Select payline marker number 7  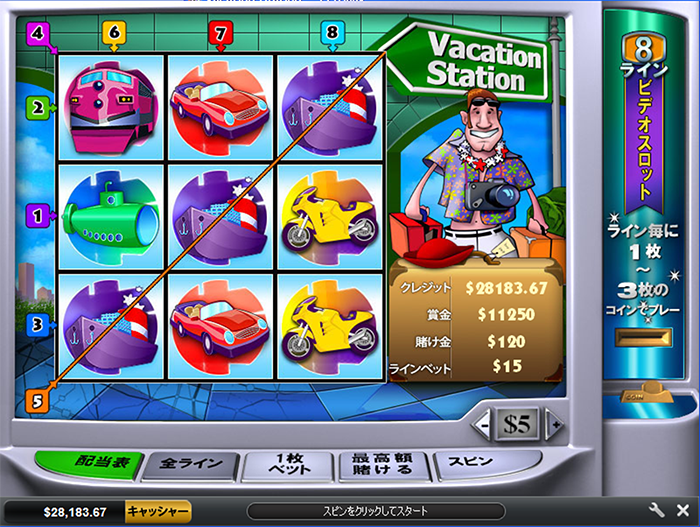(x=221, y=33)
